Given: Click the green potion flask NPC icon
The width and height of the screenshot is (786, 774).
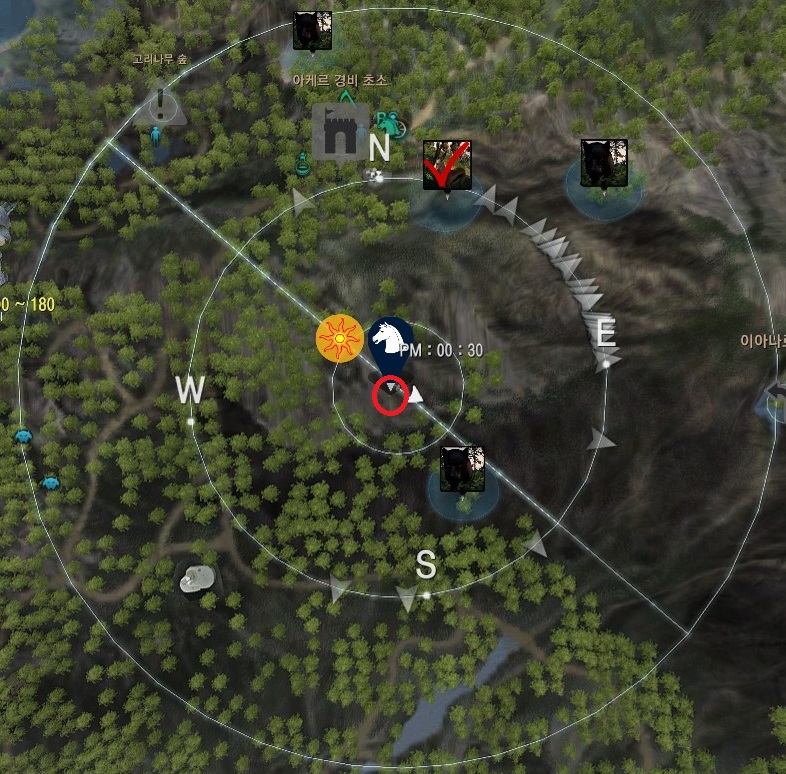Looking at the screenshot, I should [300, 161].
